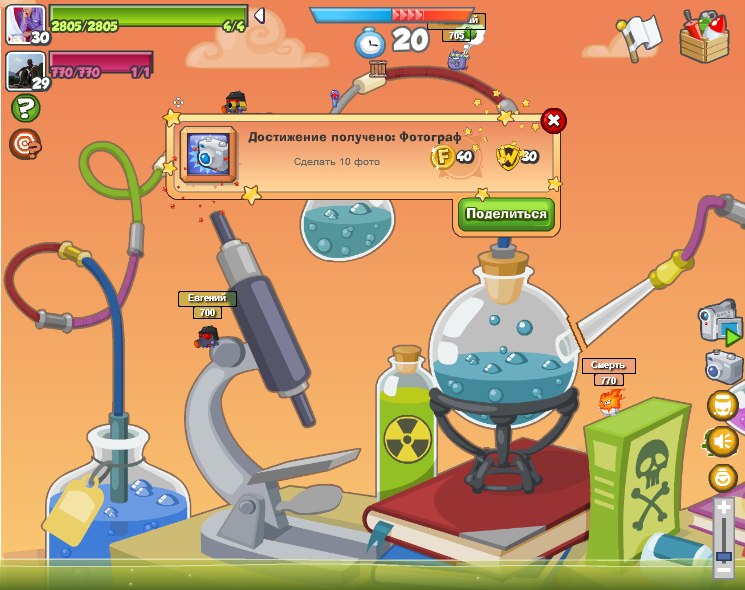Start video recording with the camcorder icon
The width and height of the screenshot is (745, 590).
point(720,323)
